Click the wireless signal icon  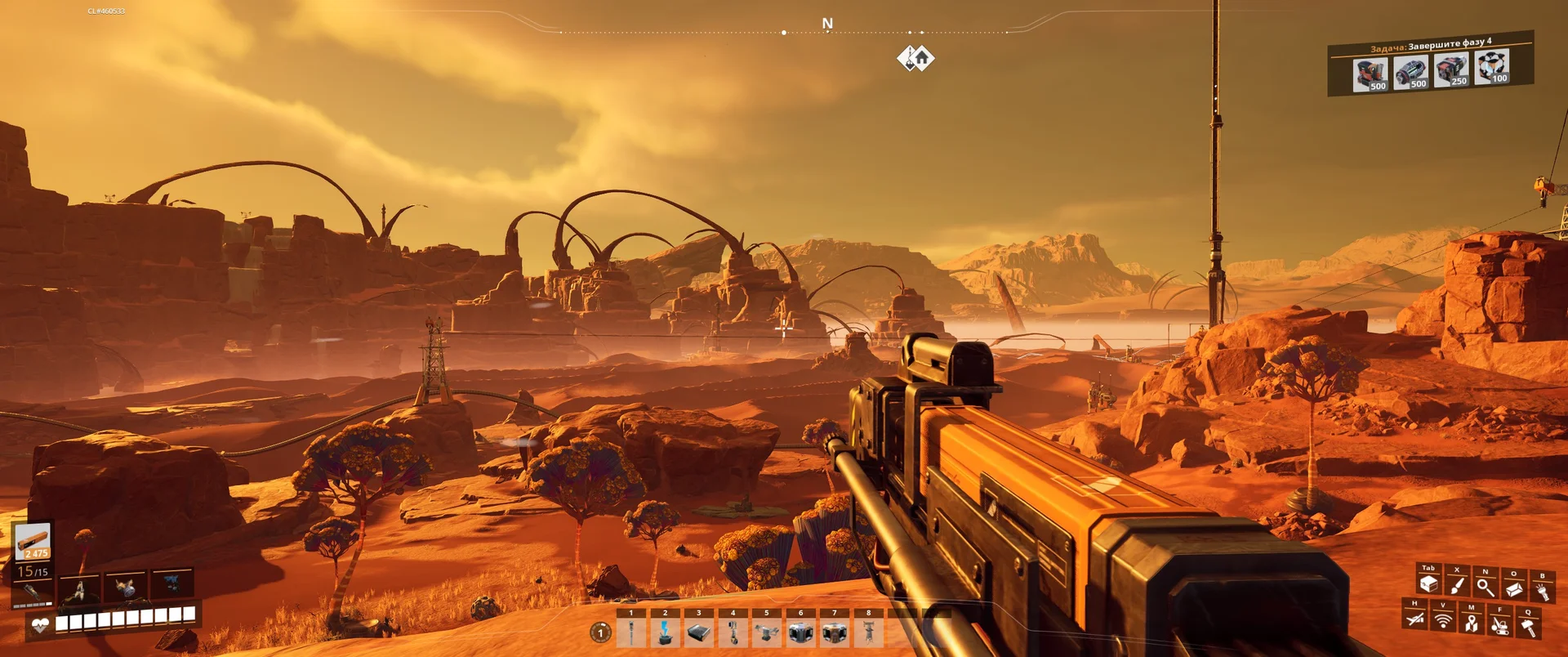pos(1443,620)
